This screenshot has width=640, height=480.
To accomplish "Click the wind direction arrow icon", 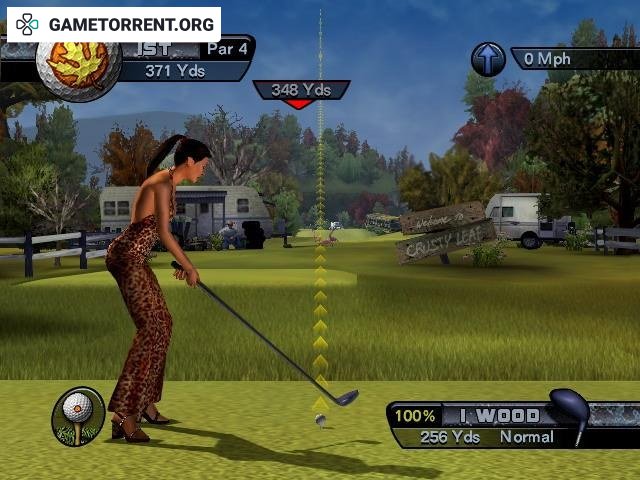I will [488, 59].
